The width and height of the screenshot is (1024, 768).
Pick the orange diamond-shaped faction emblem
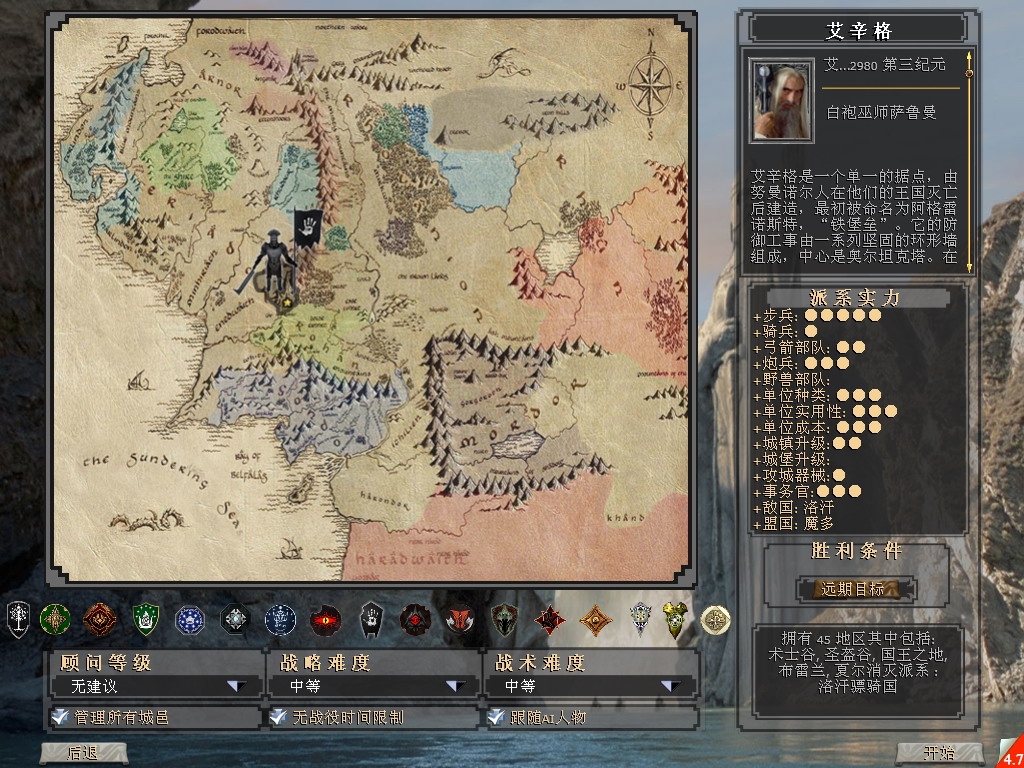click(x=597, y=620)
